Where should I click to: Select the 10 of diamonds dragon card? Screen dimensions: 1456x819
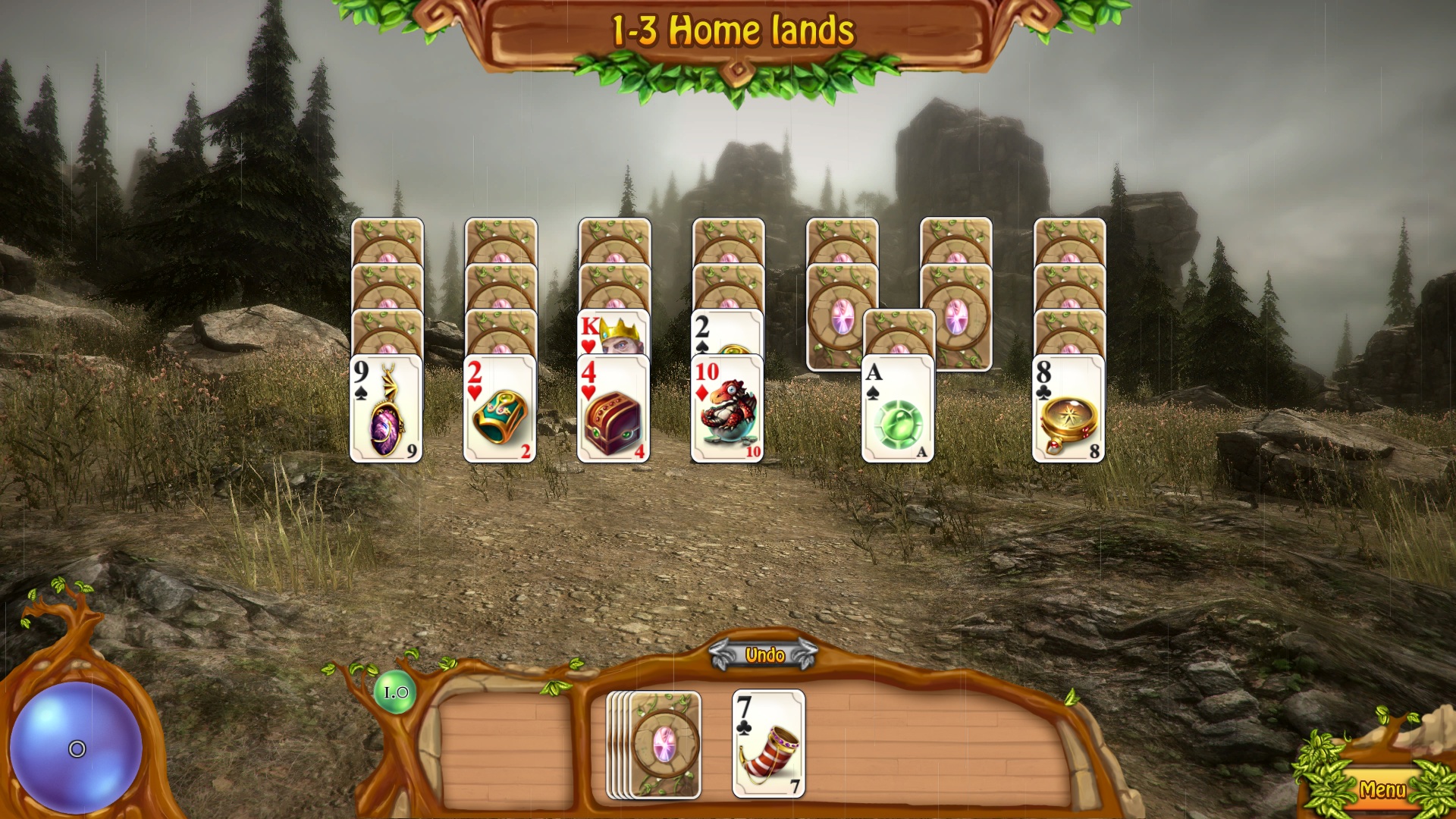727,409
